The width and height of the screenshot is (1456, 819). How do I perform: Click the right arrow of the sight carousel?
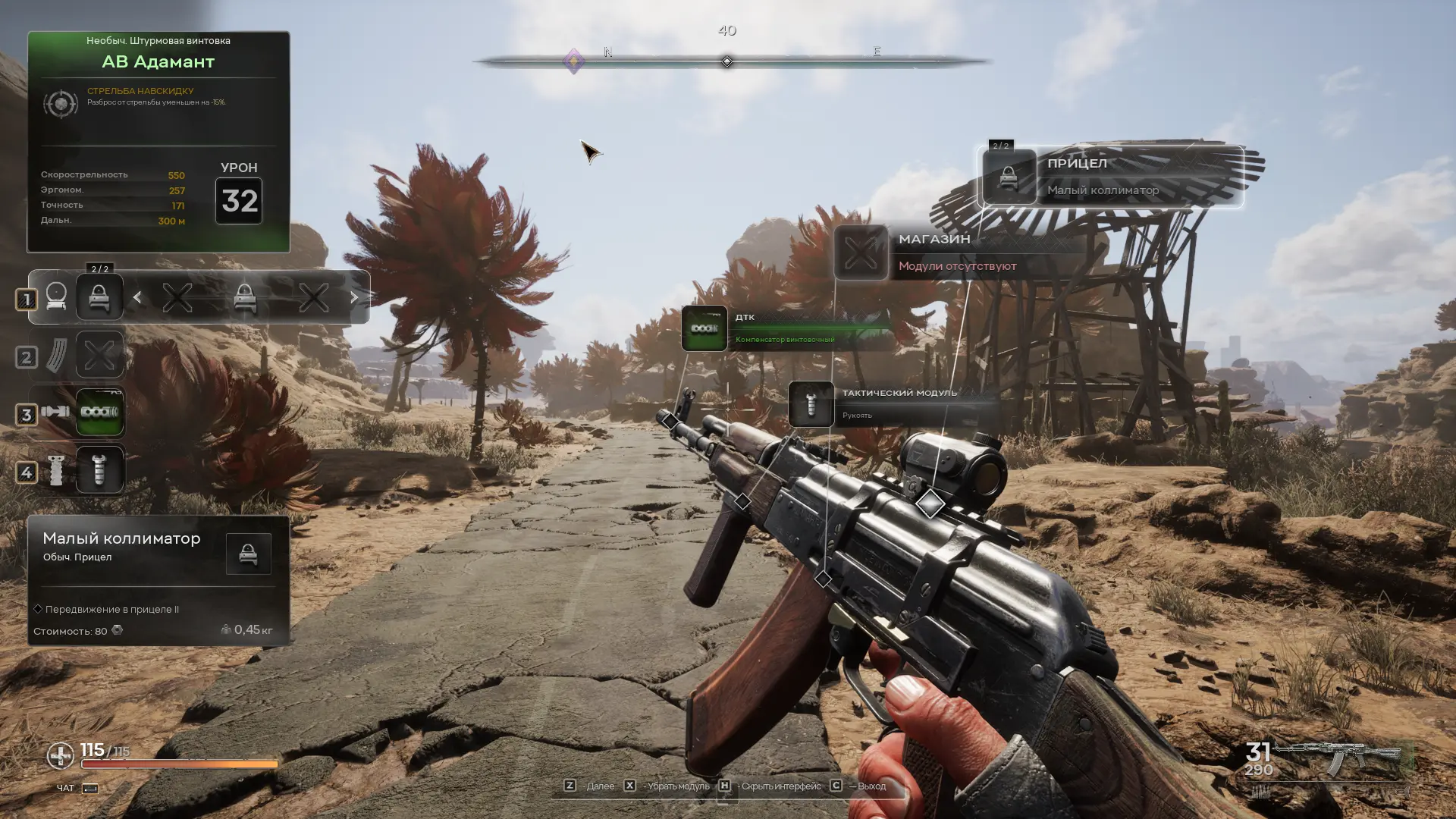[354, 298]
